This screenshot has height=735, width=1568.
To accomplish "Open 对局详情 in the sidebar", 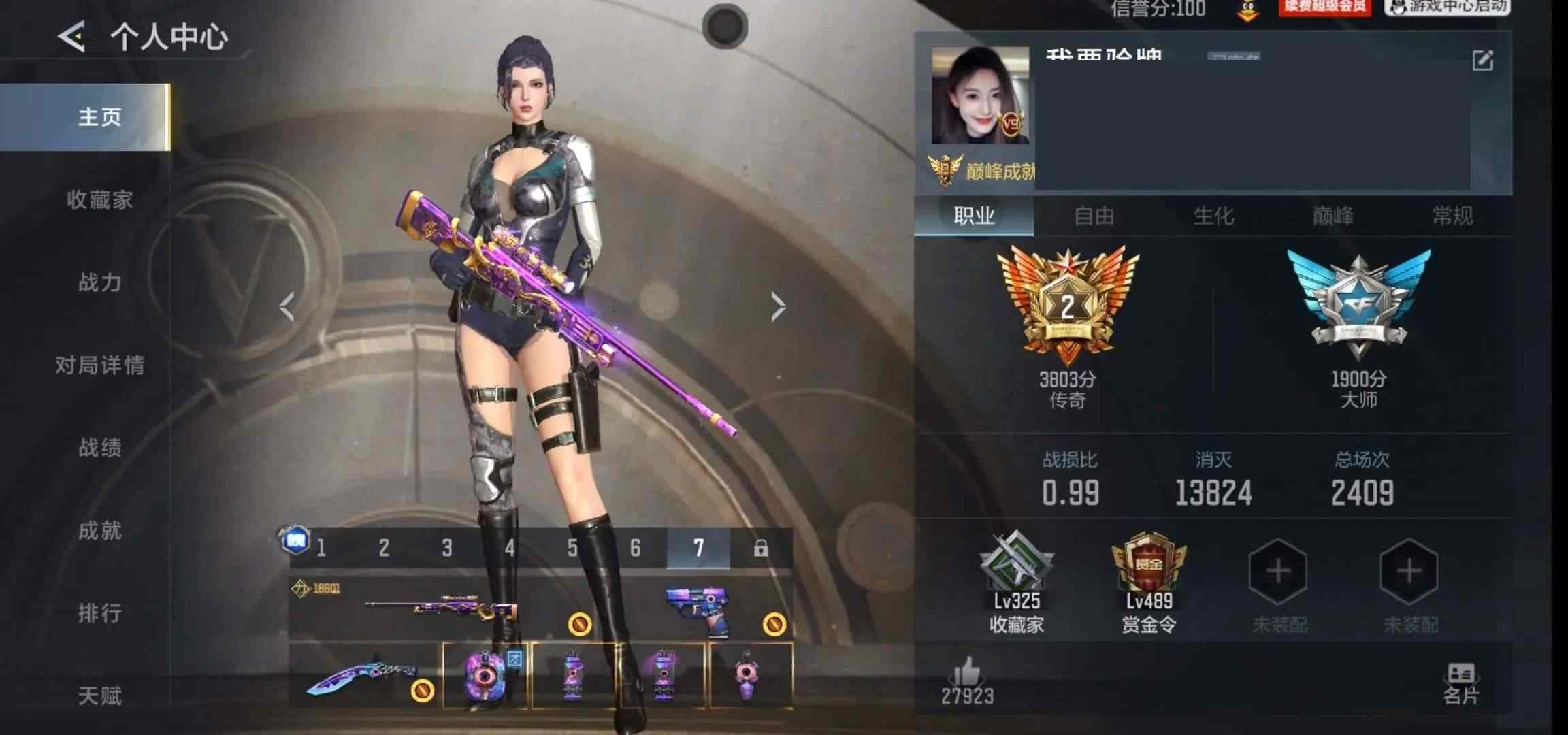I will coord(99,365).
